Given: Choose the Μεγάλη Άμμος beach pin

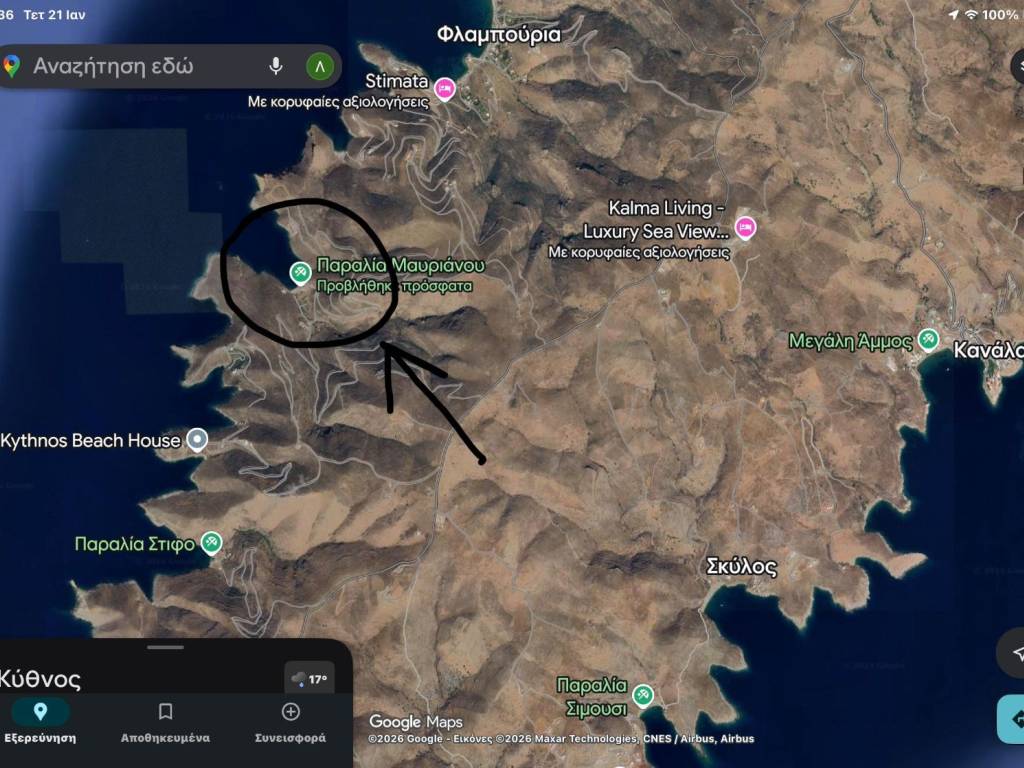Looking at the screenshot, I should (x=928, y=340).
